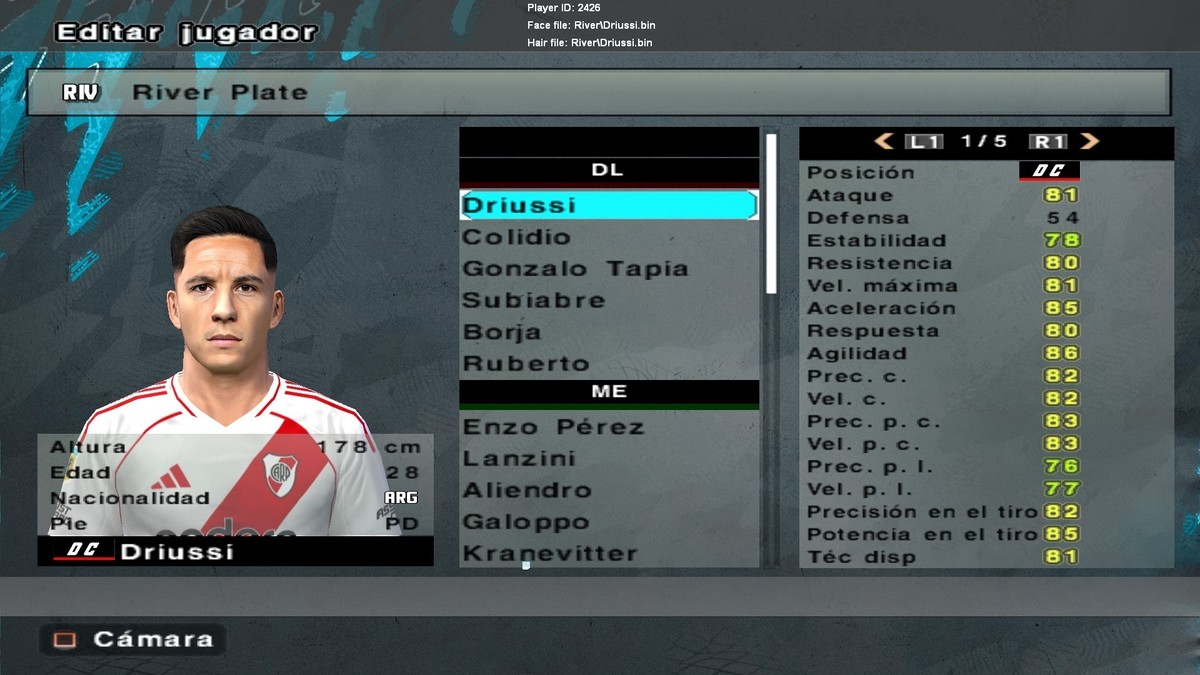The image size is (1200, 675).
Task: Go to previous stats page arrow
Action: [x=884, y=142]
